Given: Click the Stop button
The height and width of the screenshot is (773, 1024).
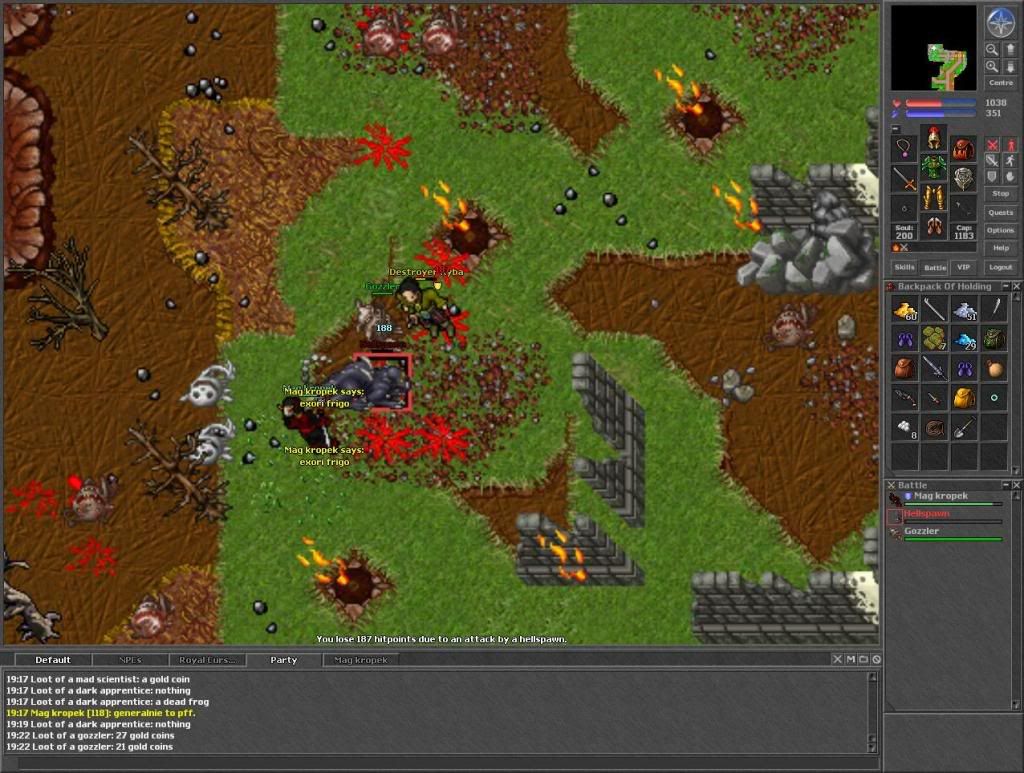Looking at the screenshot, I should click(x=1000, y=193).
